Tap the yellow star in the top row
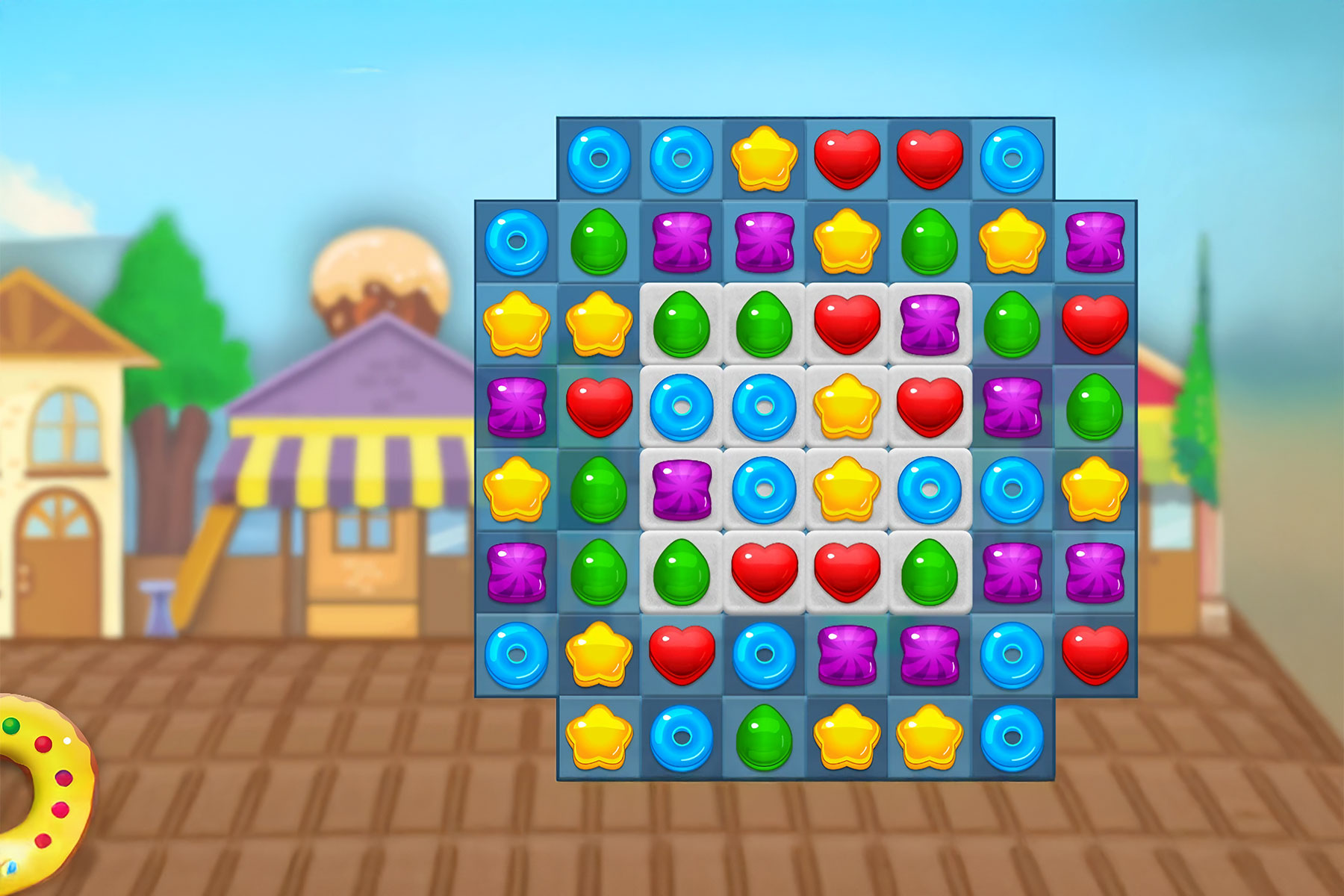1344x896 pixels. point(764,159)
